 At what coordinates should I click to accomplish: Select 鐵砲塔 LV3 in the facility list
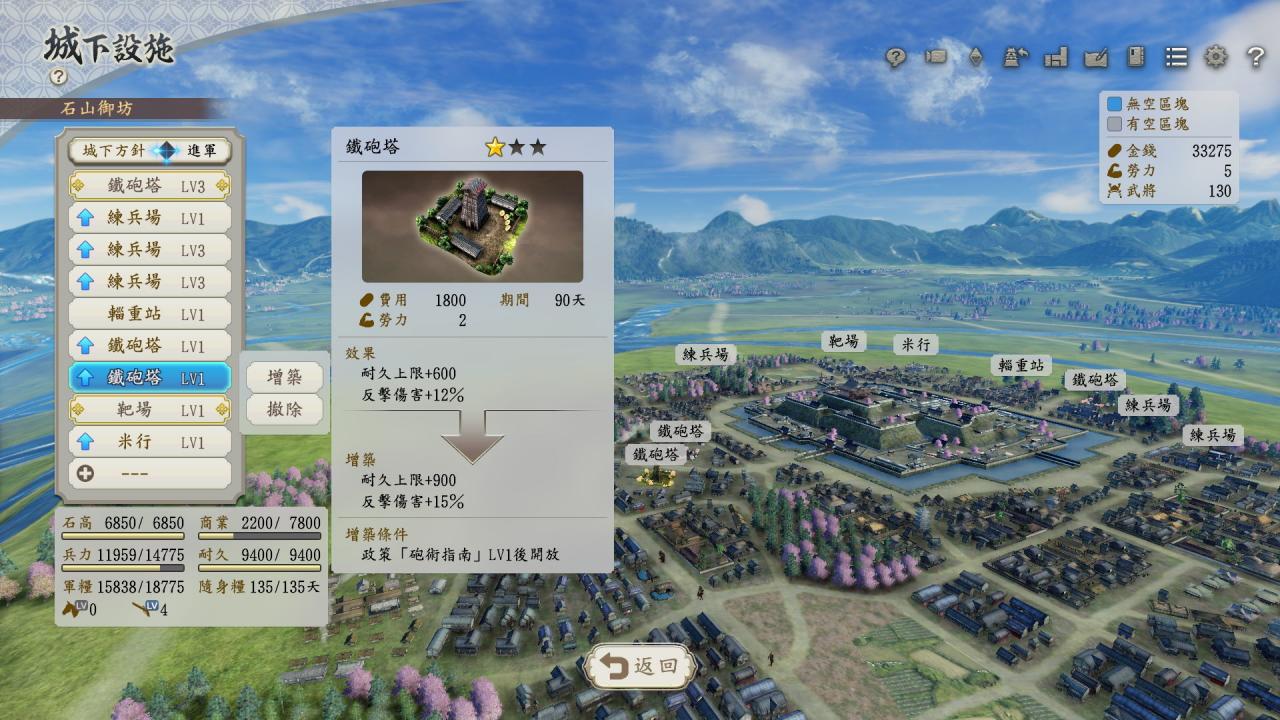tap(150, 186)
